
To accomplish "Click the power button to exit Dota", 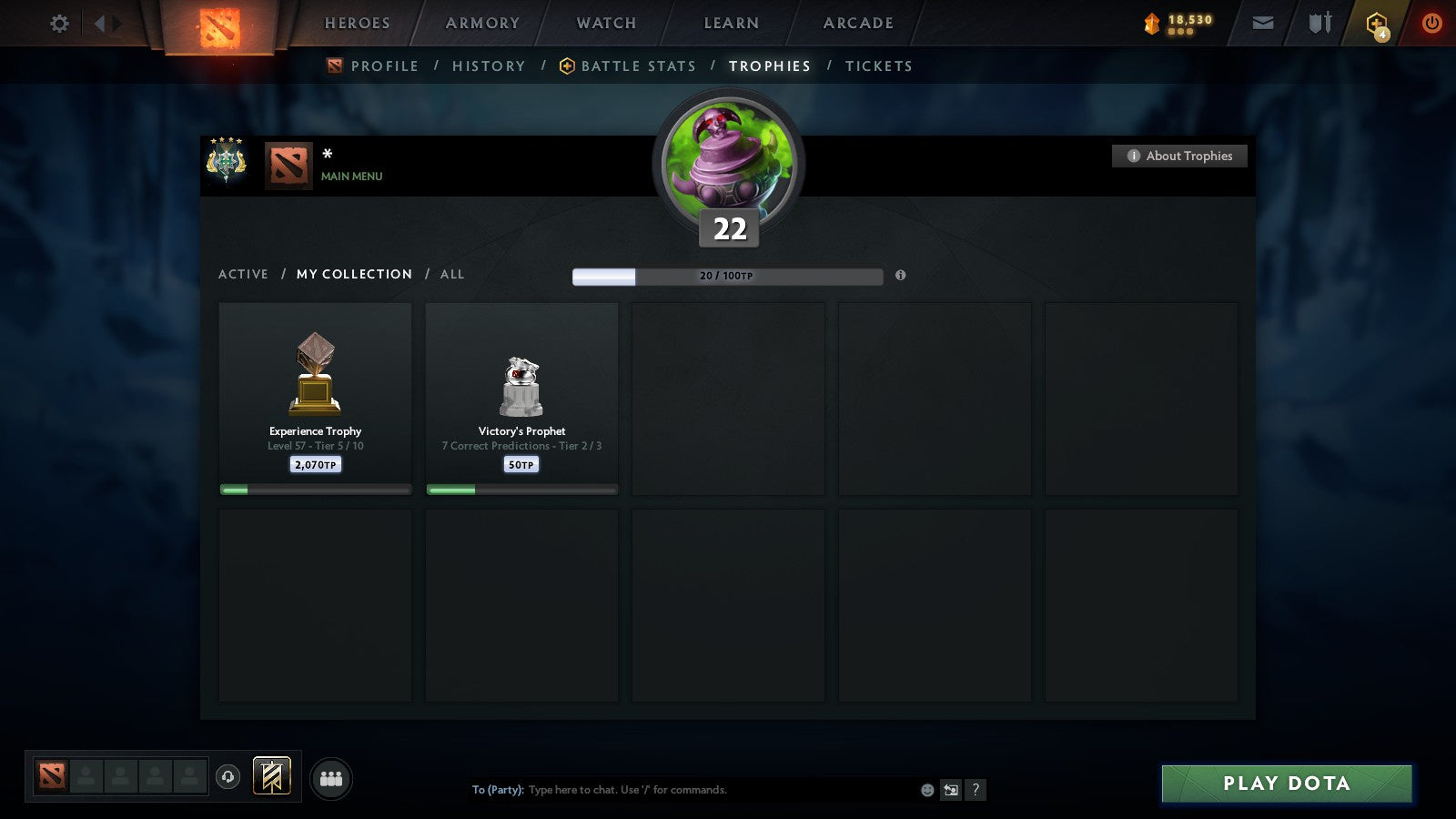I will pos(1431,23).
